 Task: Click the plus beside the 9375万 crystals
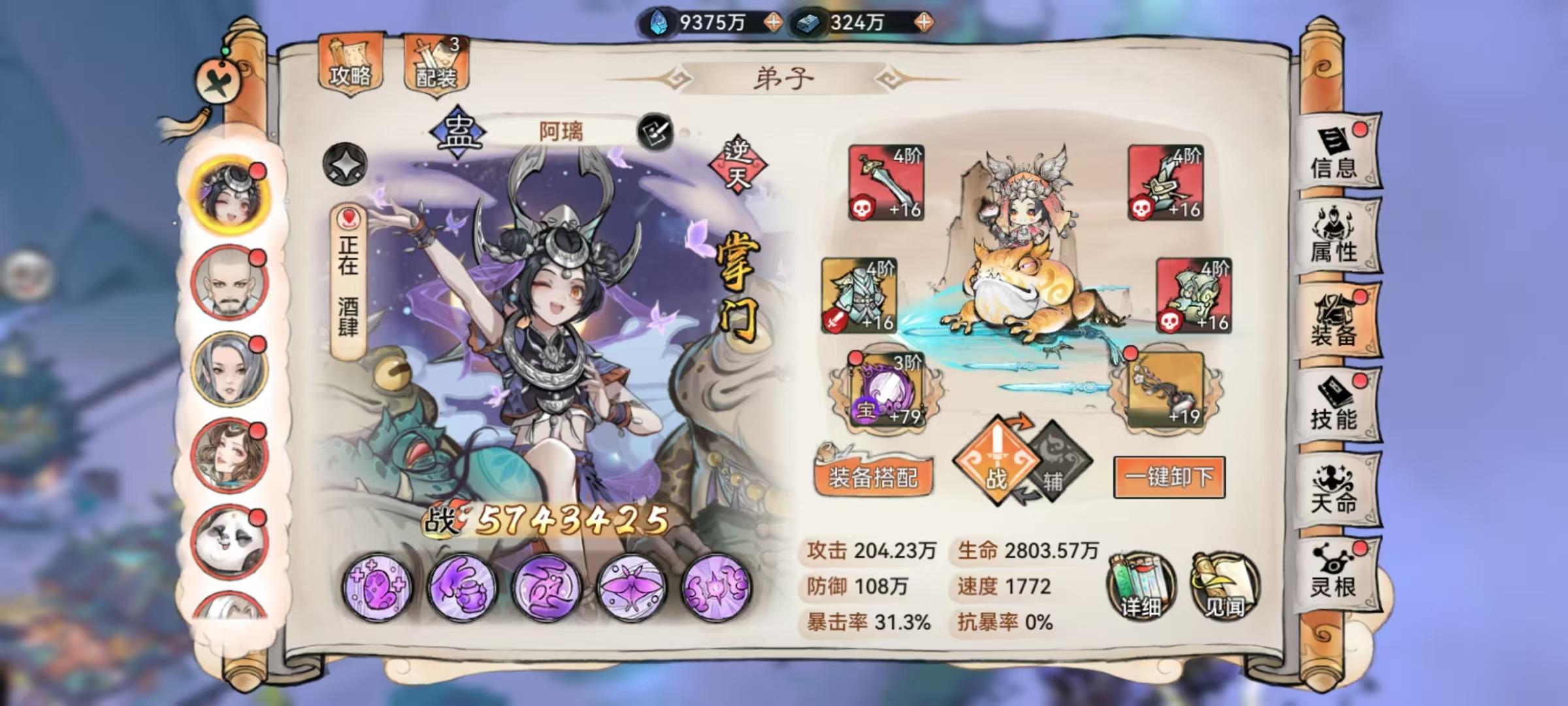tap(772, 22)
